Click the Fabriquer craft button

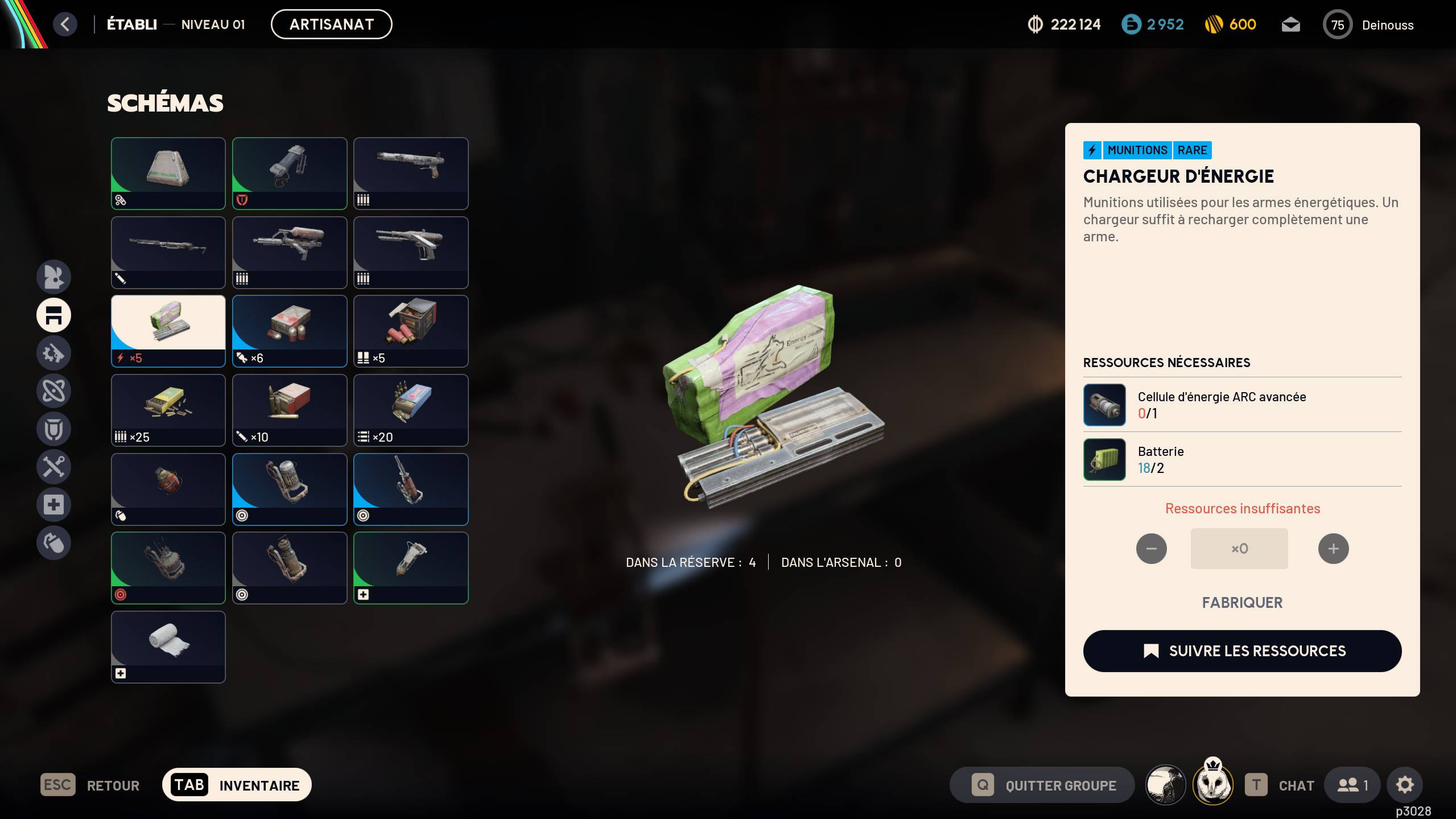[1242, 603]
